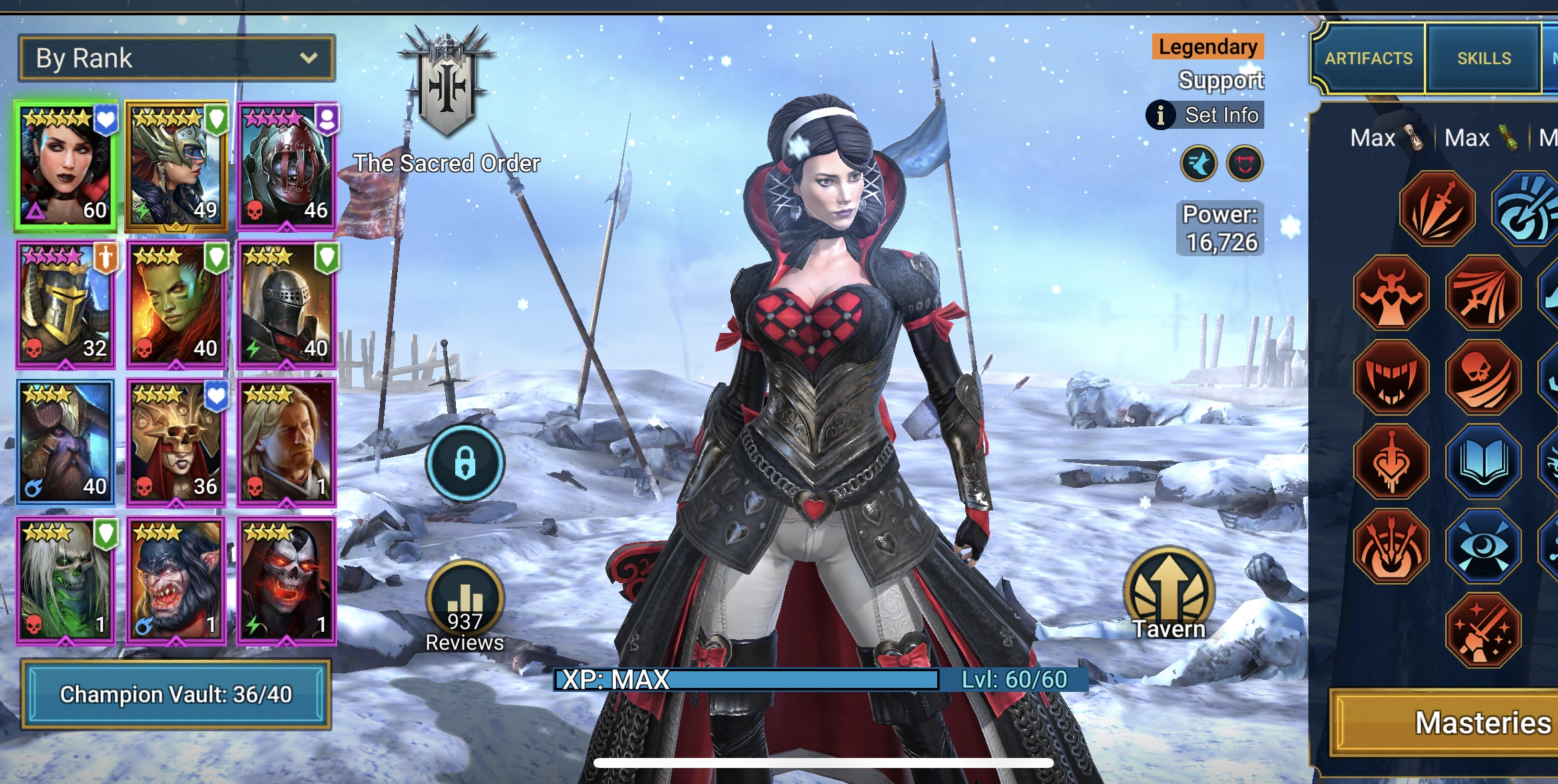Inspect the blue open book mastery icon
Screen dimensions: 1558x784
pos(1483,462)
